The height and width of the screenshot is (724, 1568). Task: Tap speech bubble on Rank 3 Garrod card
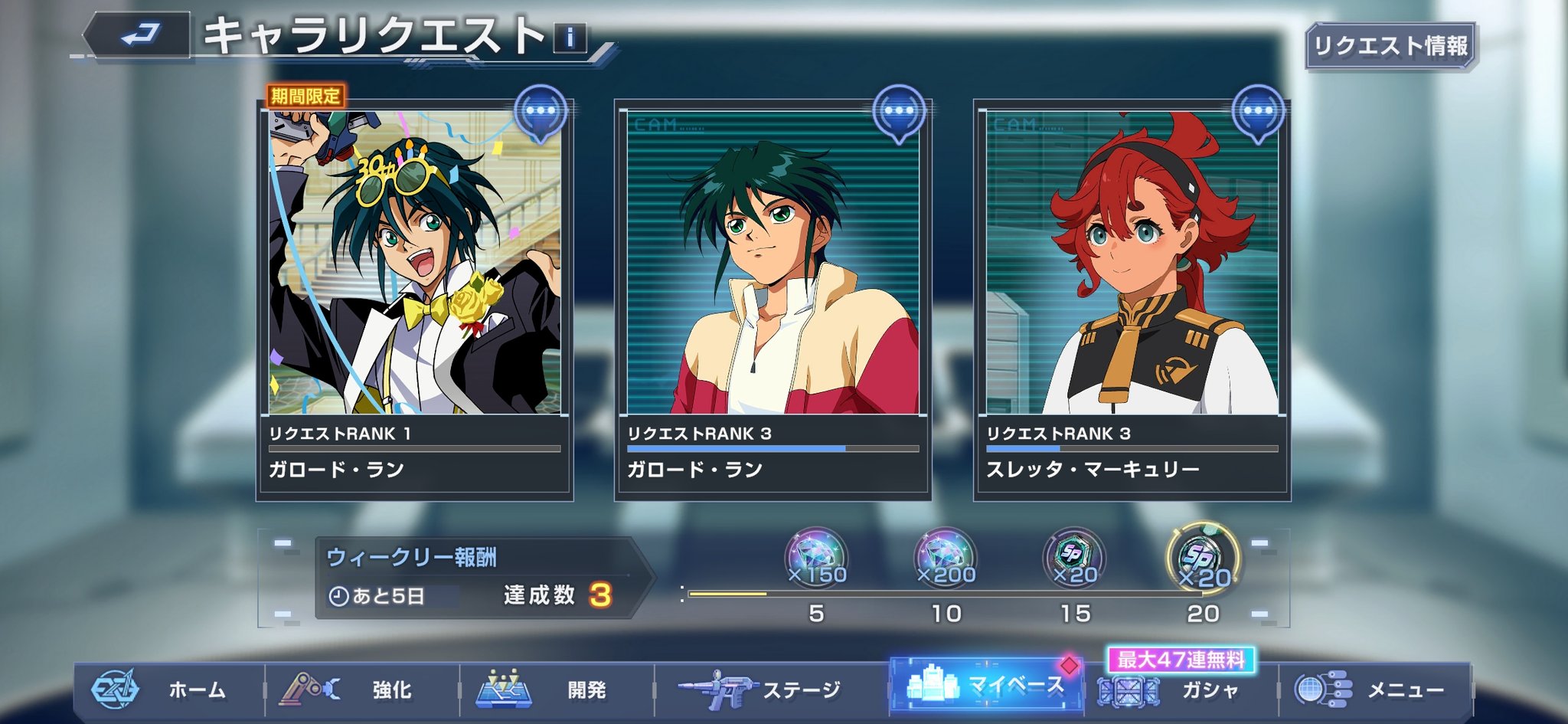pyautogui.click(x=899, y=112)
